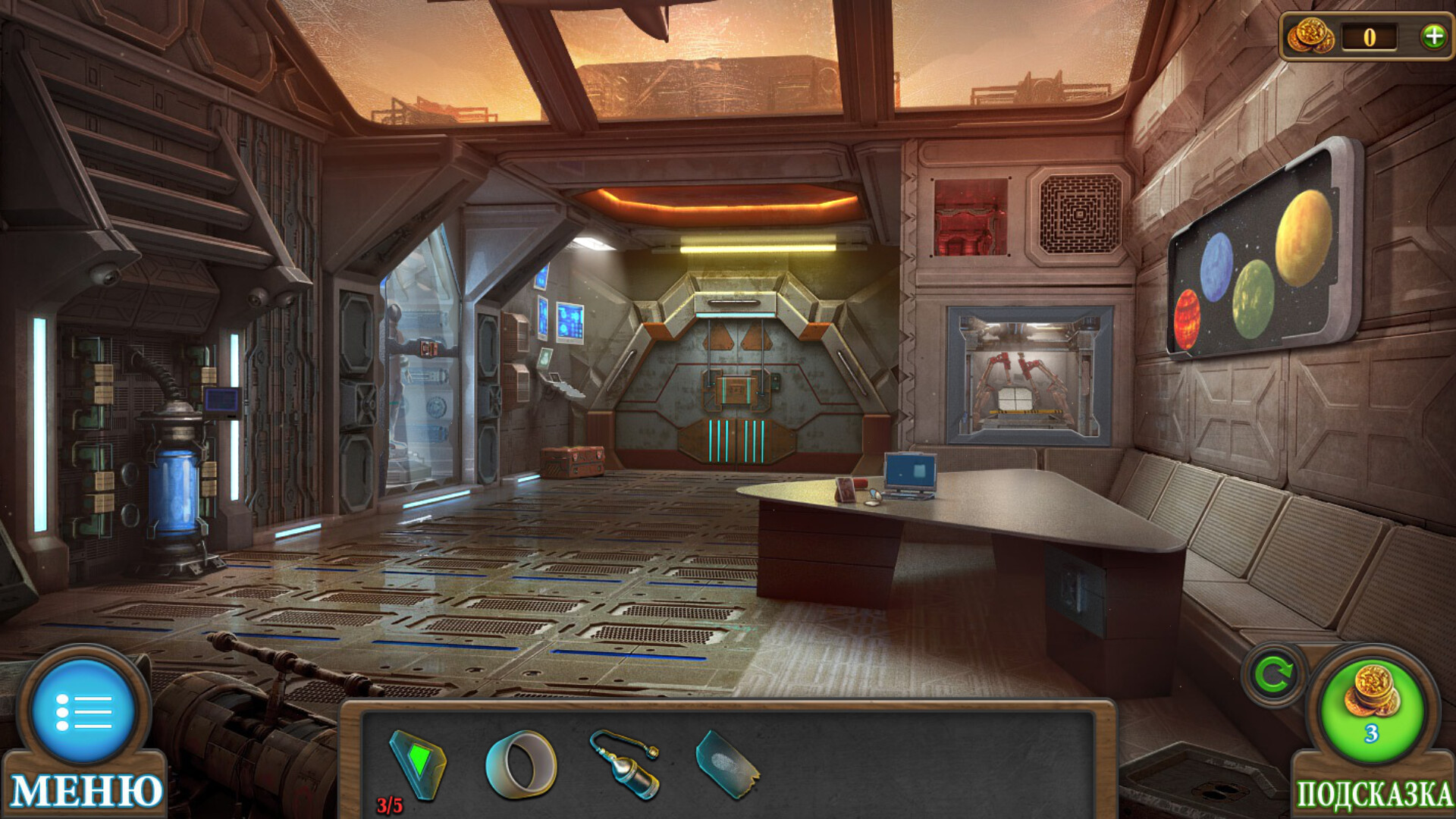The height and width of the screenshot is (819, 1456).
Task: Click the list icon on the menu button
Action: (83, 713)
